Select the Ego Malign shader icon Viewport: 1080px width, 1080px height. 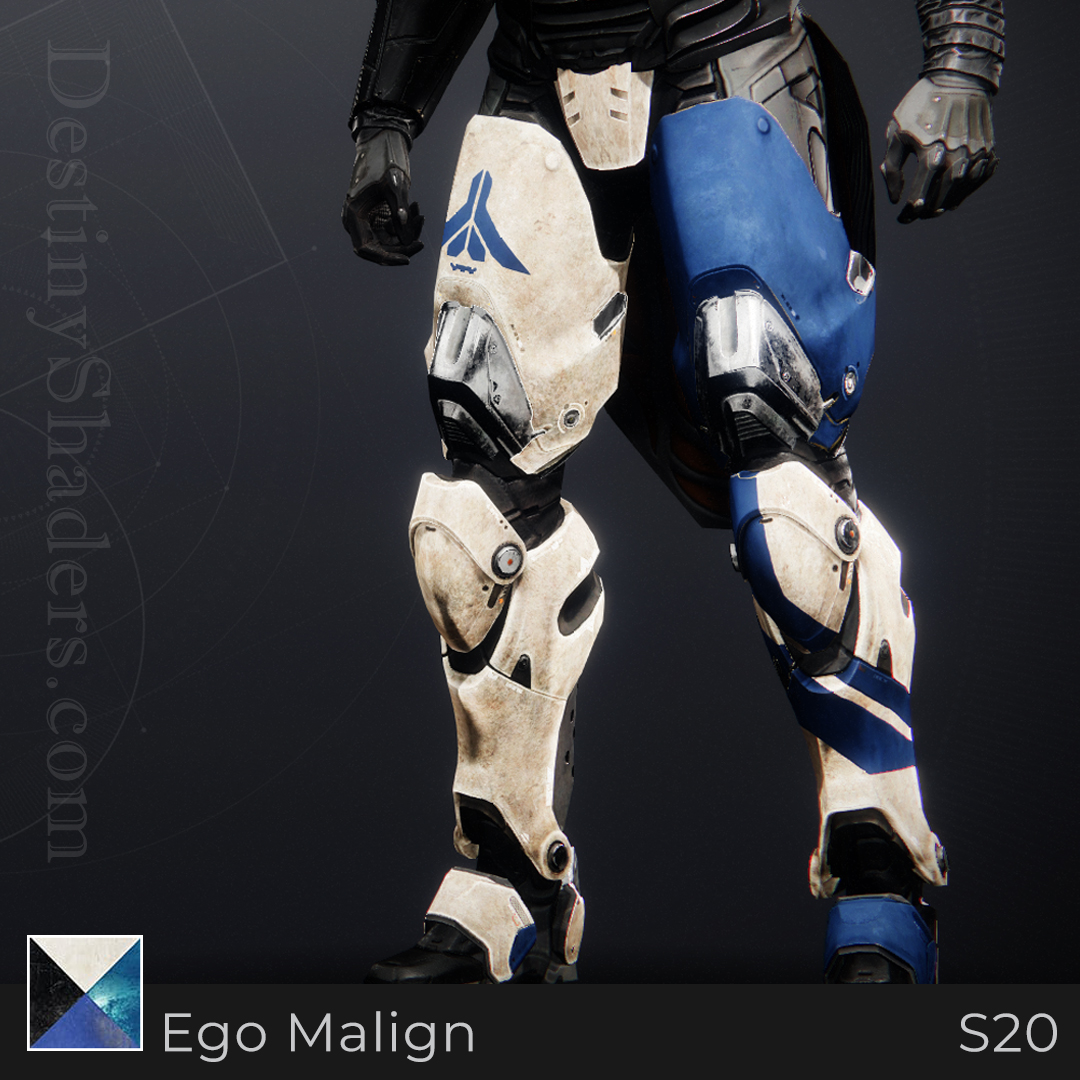[x=85, y=992]
